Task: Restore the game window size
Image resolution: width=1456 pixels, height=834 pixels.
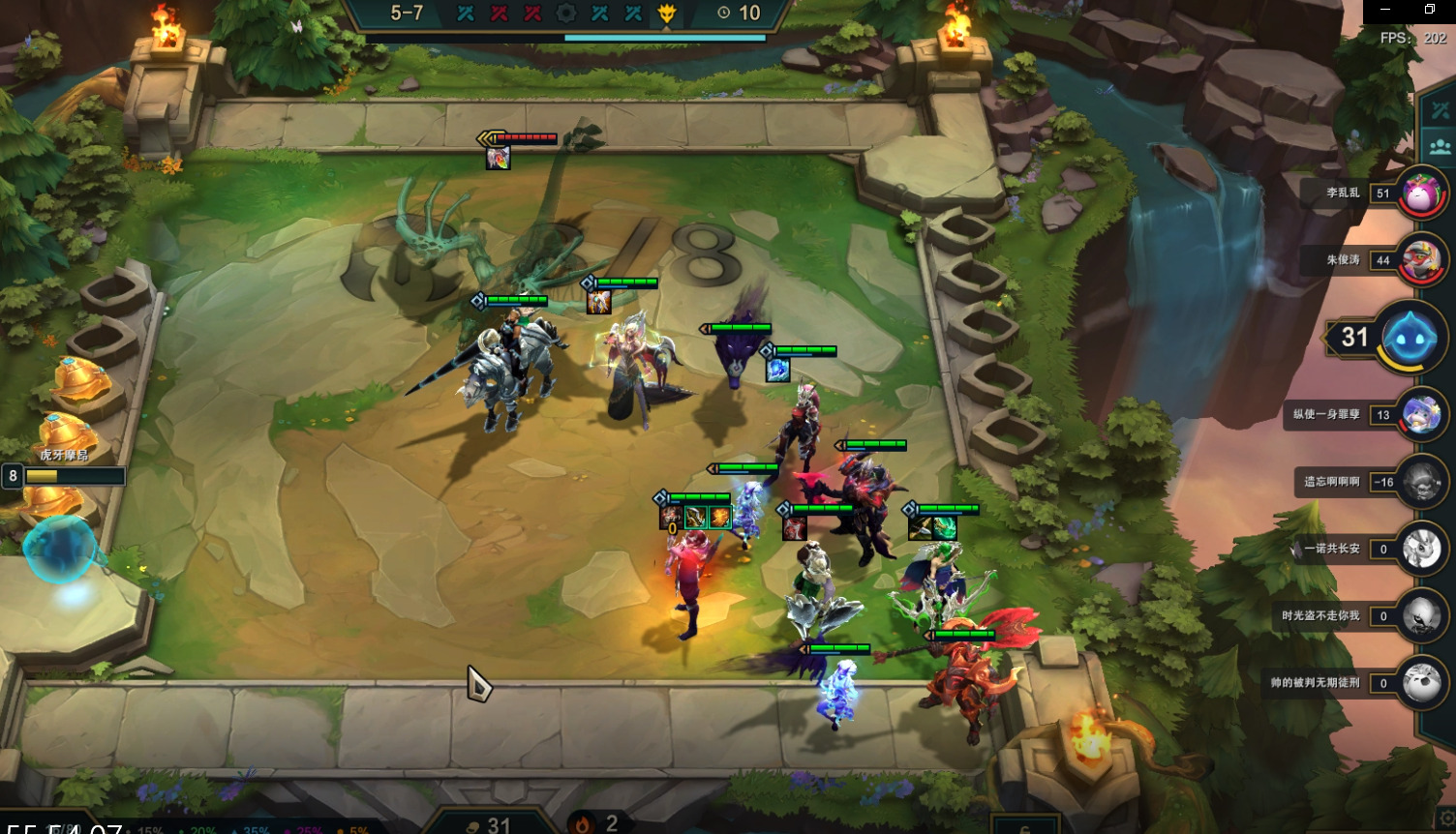Action: [1430, 10]
